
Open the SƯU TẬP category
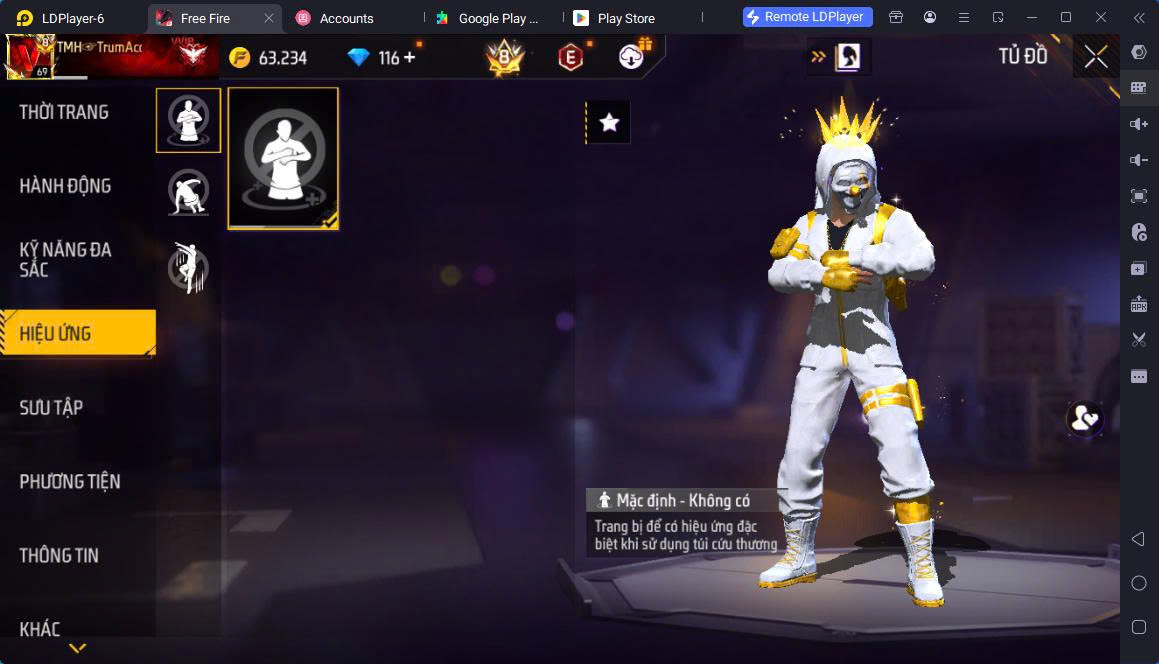(x=52, y=407)
